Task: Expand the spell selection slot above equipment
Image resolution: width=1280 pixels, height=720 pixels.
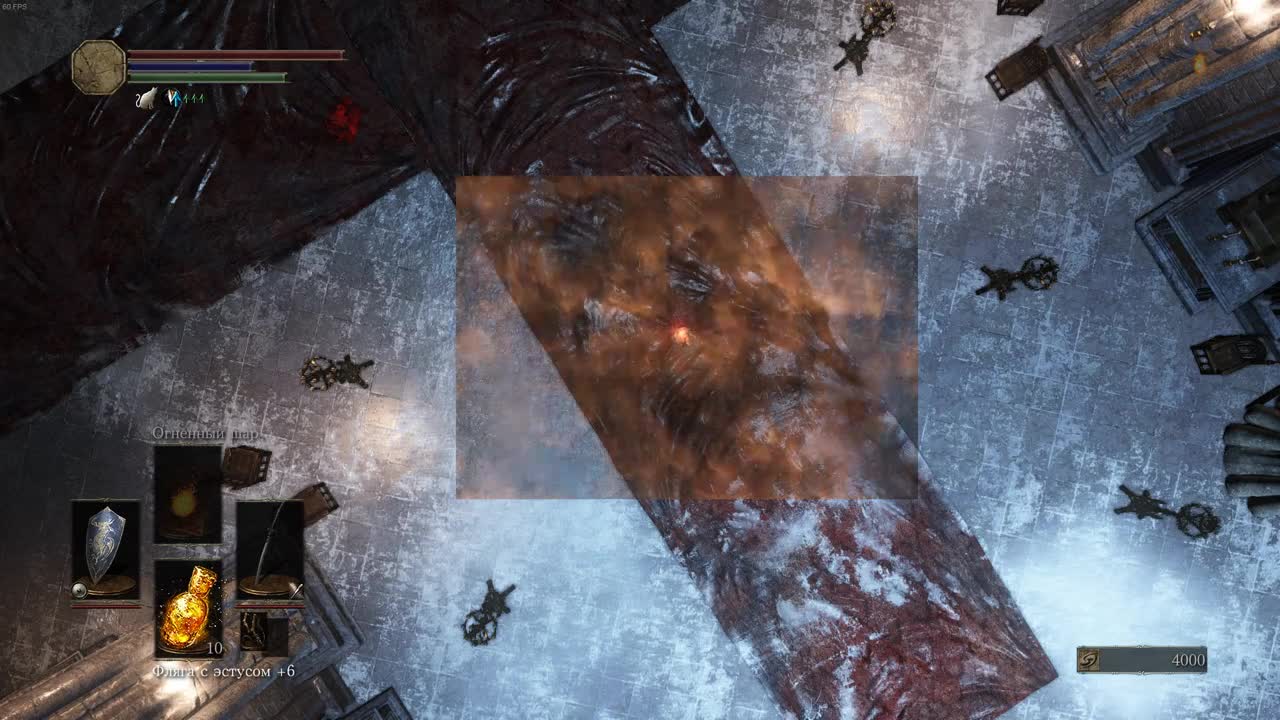Action: coord(184,495)
